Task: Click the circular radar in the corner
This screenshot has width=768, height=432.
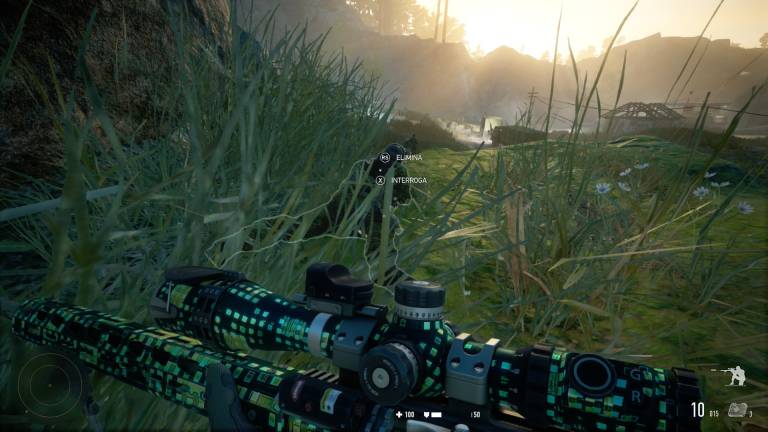Action: click(50, 385)
